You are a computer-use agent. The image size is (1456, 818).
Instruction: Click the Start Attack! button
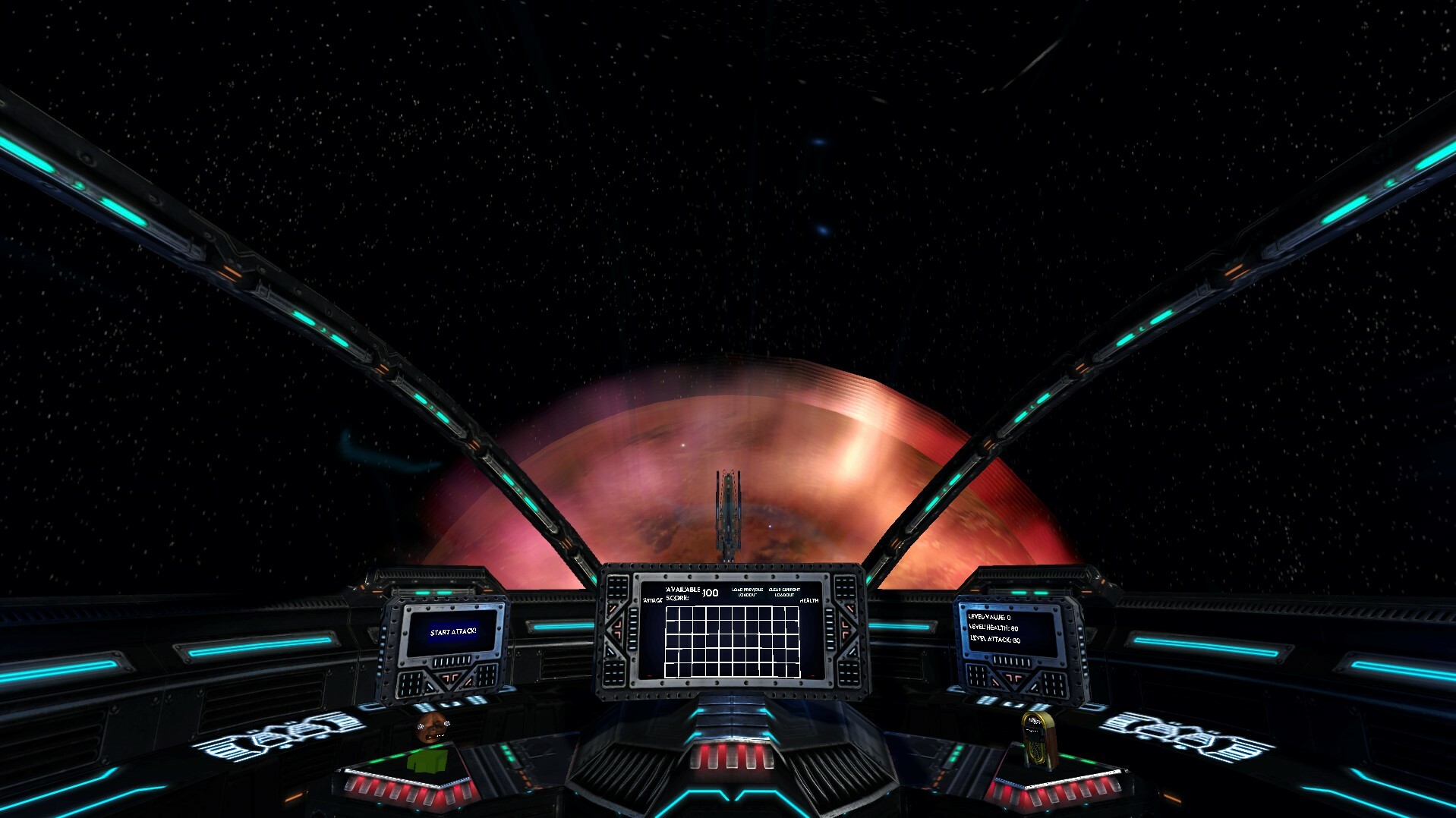click(x=453, y=632)
